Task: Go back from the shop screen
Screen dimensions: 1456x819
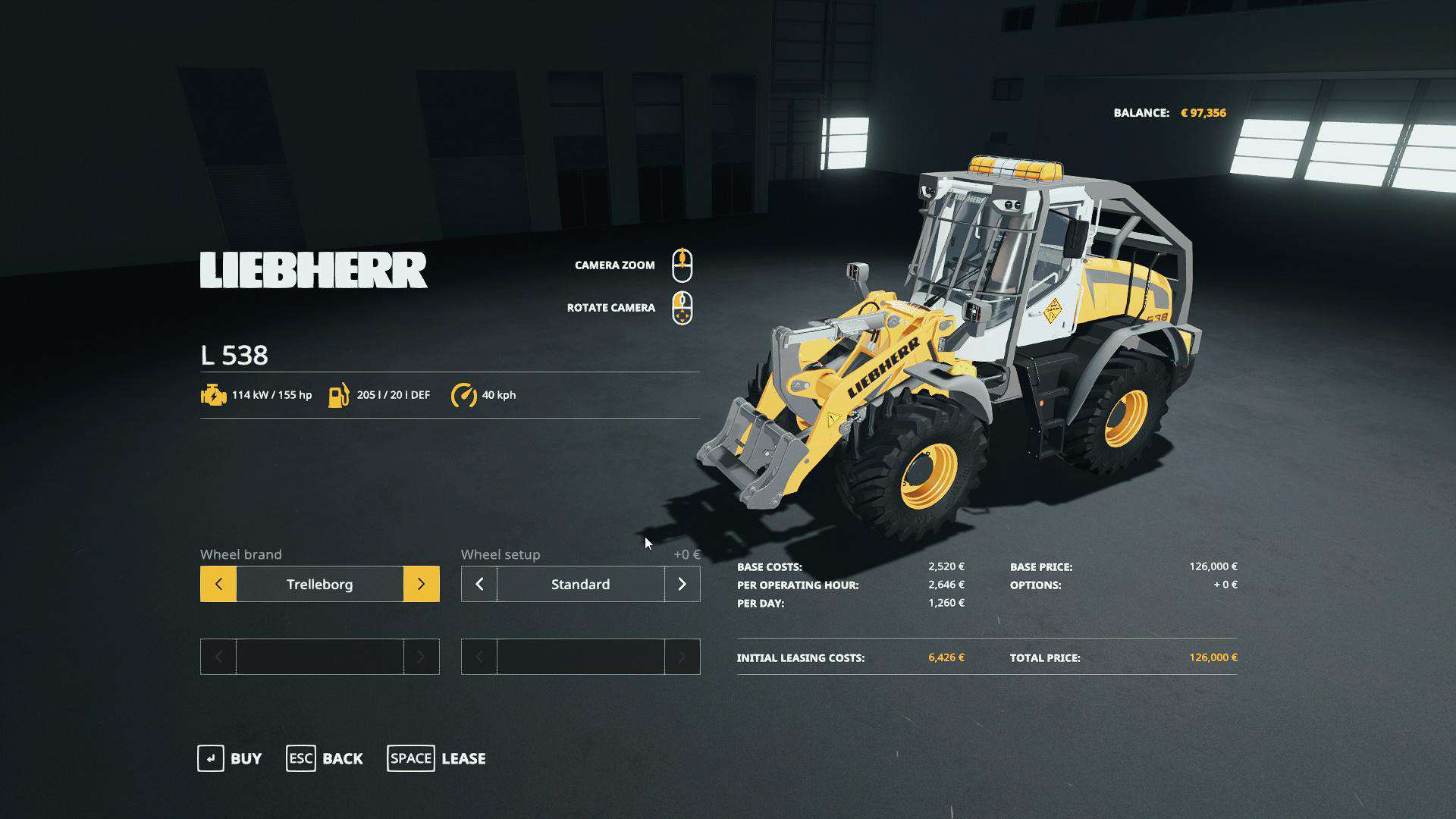Action: 325,758
